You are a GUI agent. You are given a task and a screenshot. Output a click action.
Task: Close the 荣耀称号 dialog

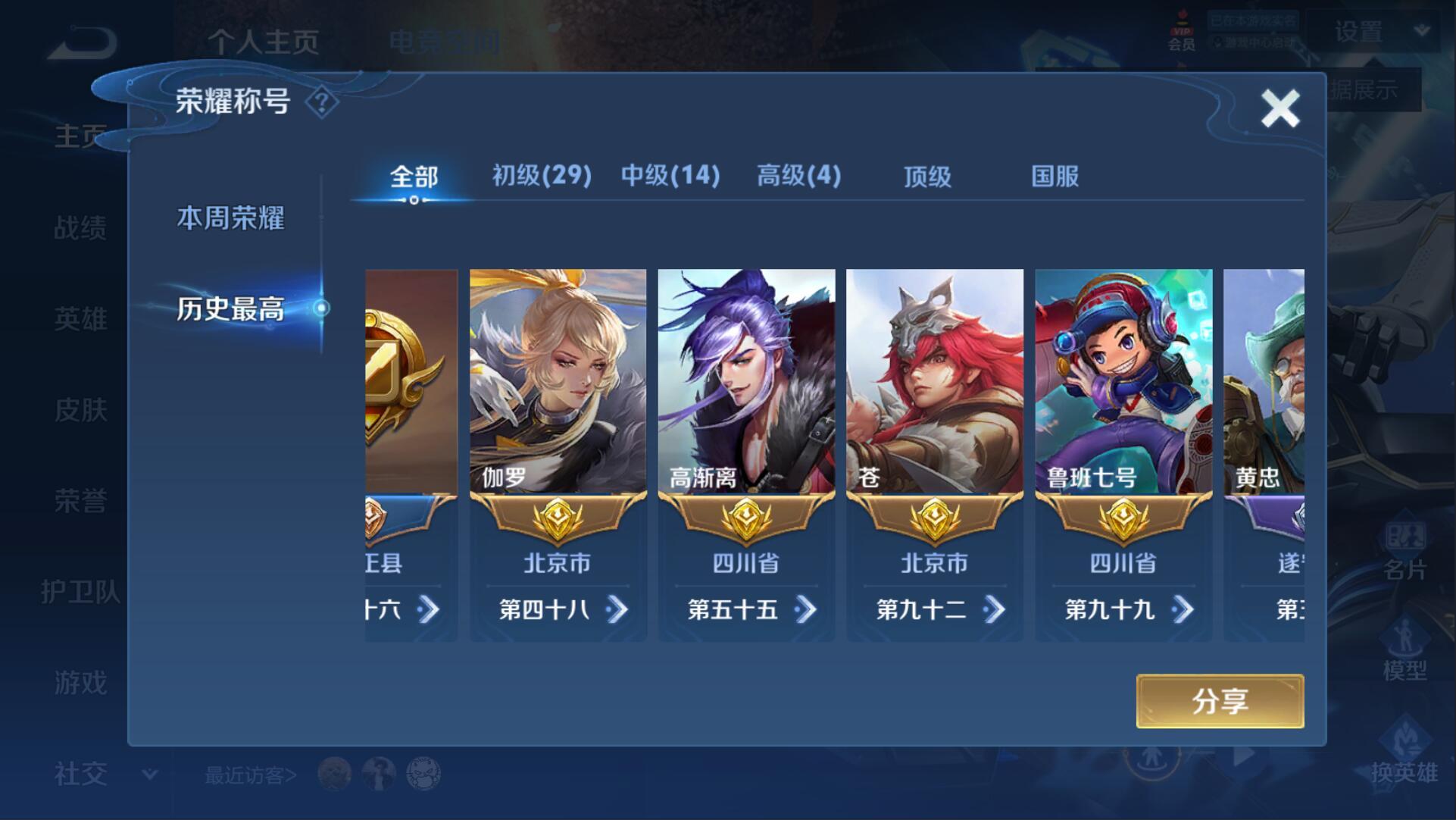1279,108
